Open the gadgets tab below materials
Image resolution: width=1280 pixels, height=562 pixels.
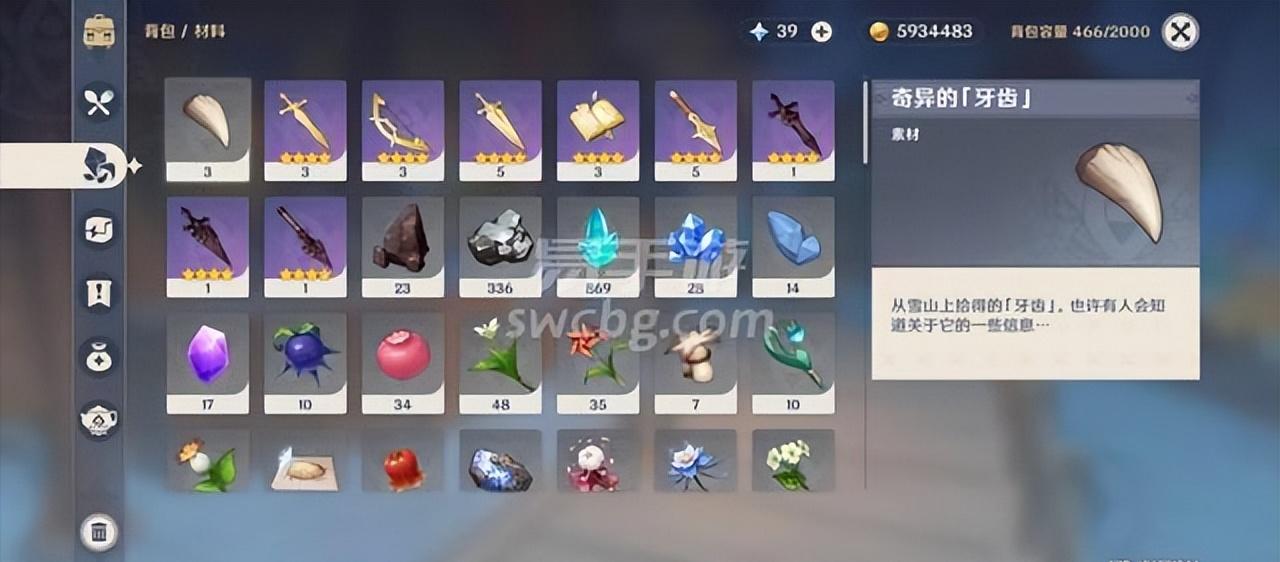point(98,230)
